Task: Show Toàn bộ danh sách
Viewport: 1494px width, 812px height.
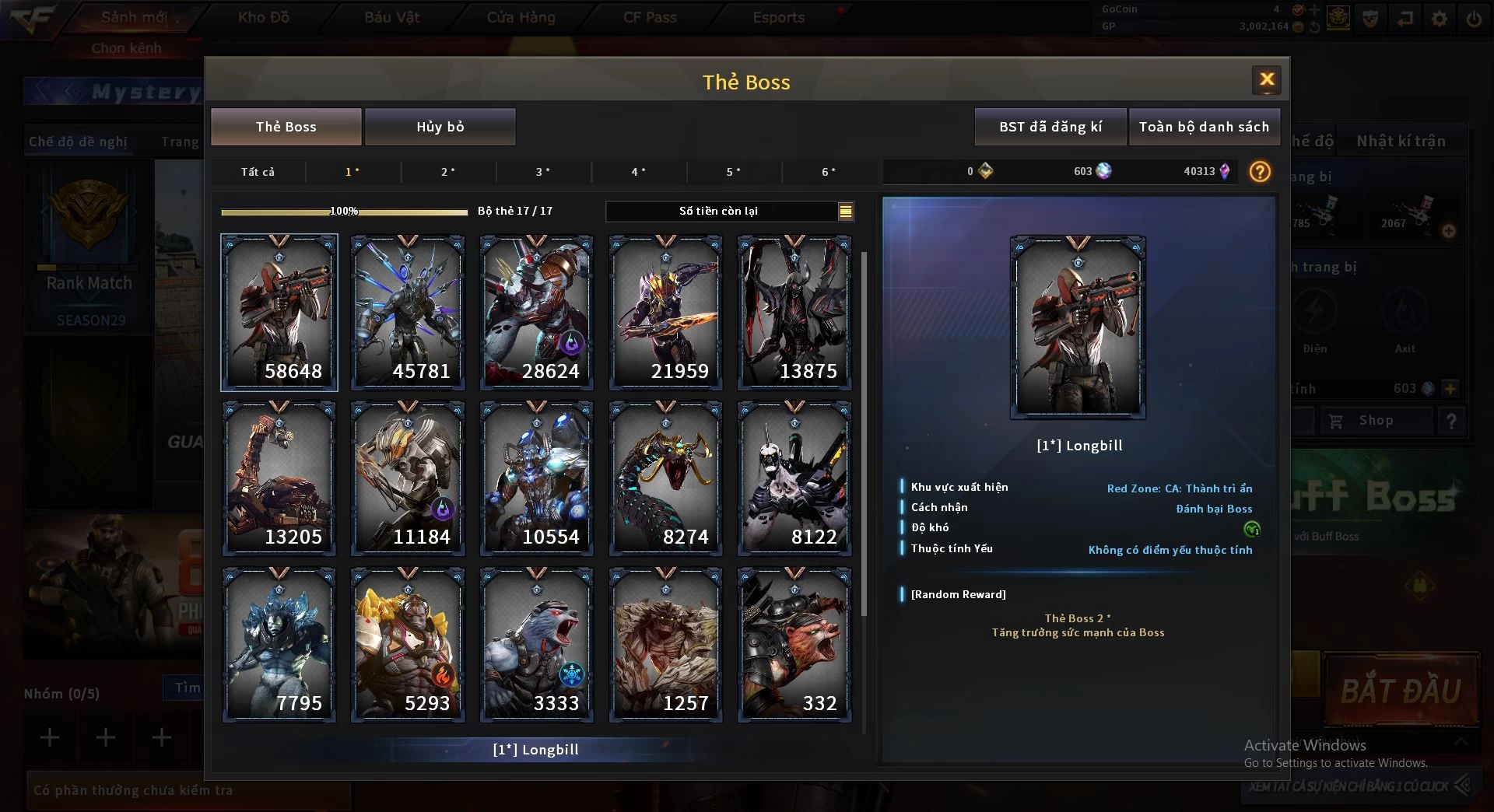Action: coord(1203,127)
